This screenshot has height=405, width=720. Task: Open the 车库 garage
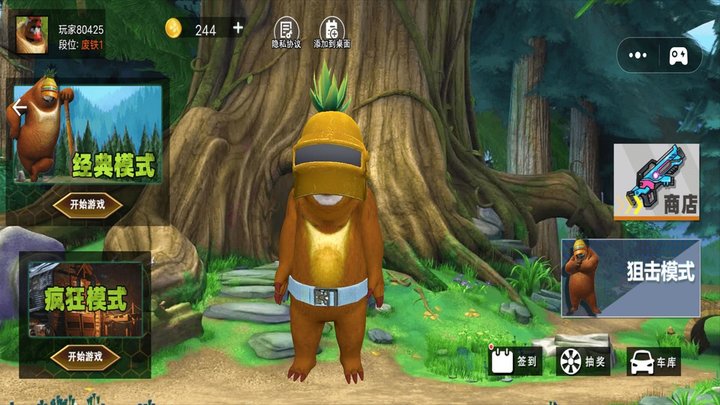click(653, 361)
